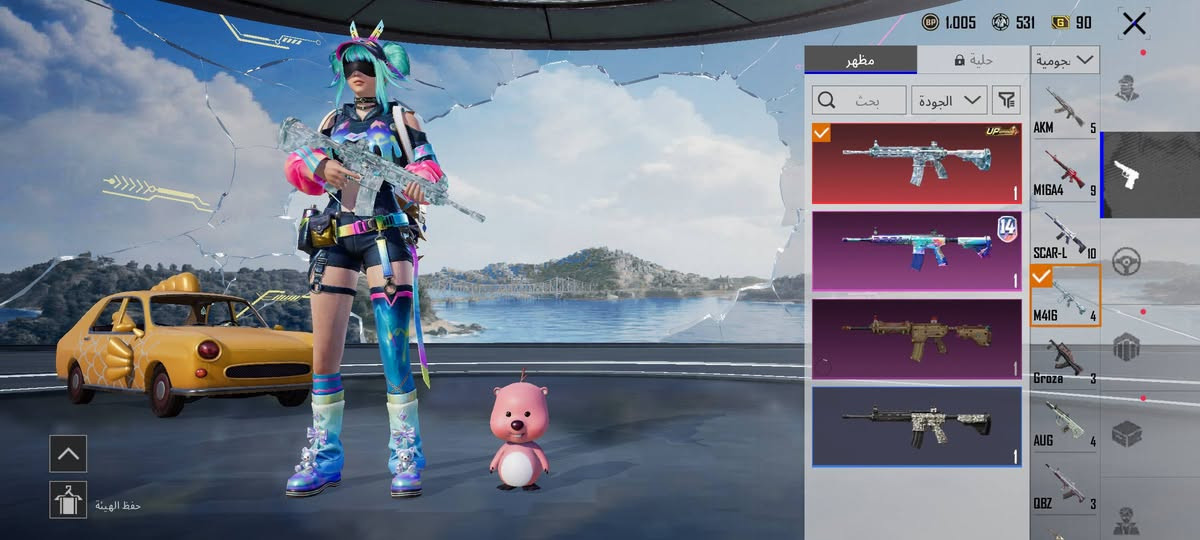The image size is (1200, 540).
Task: Open SCAR-L weapon skins
Action: pos(1065,235)
